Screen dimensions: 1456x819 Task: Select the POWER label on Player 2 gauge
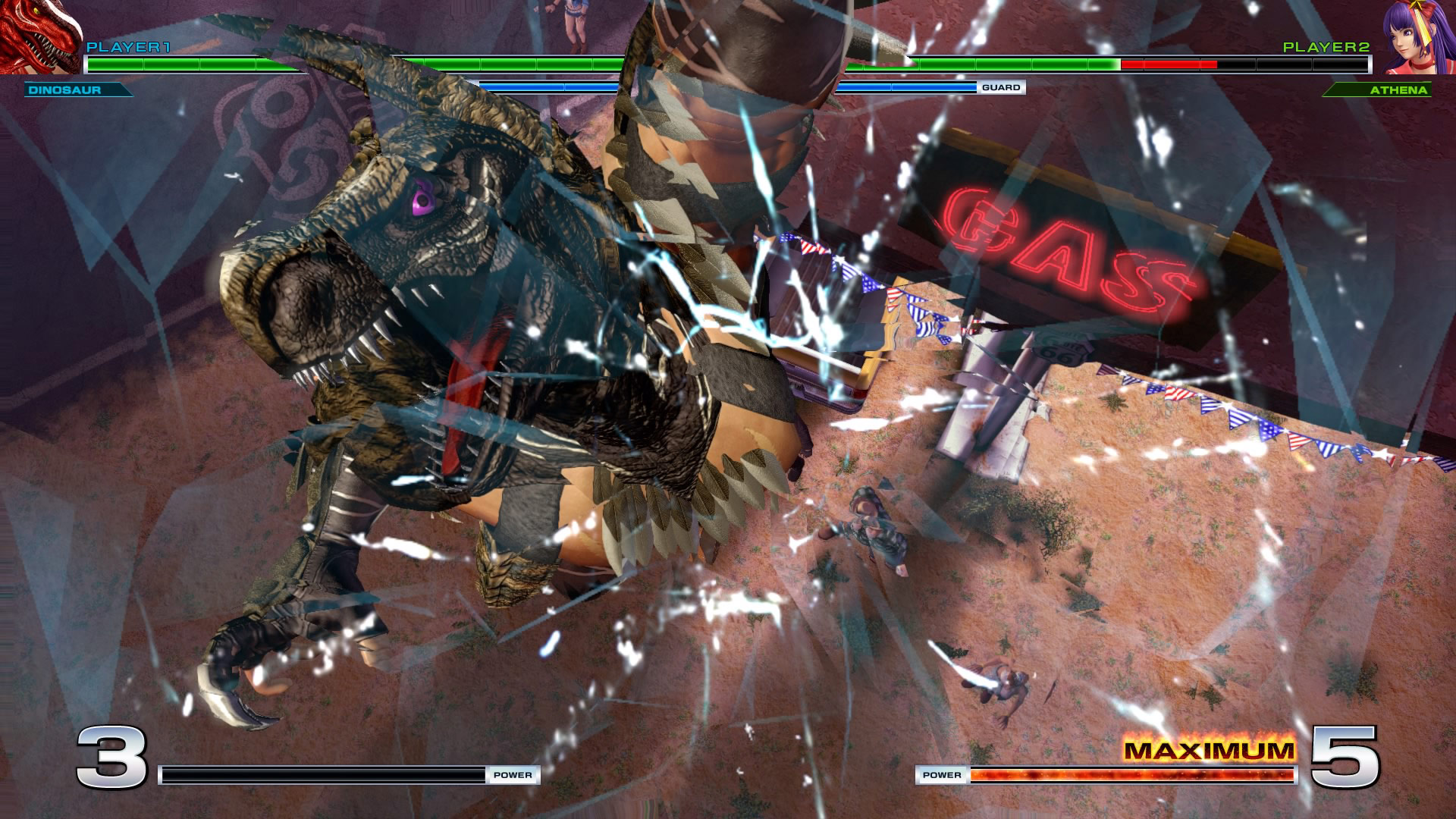943,774
